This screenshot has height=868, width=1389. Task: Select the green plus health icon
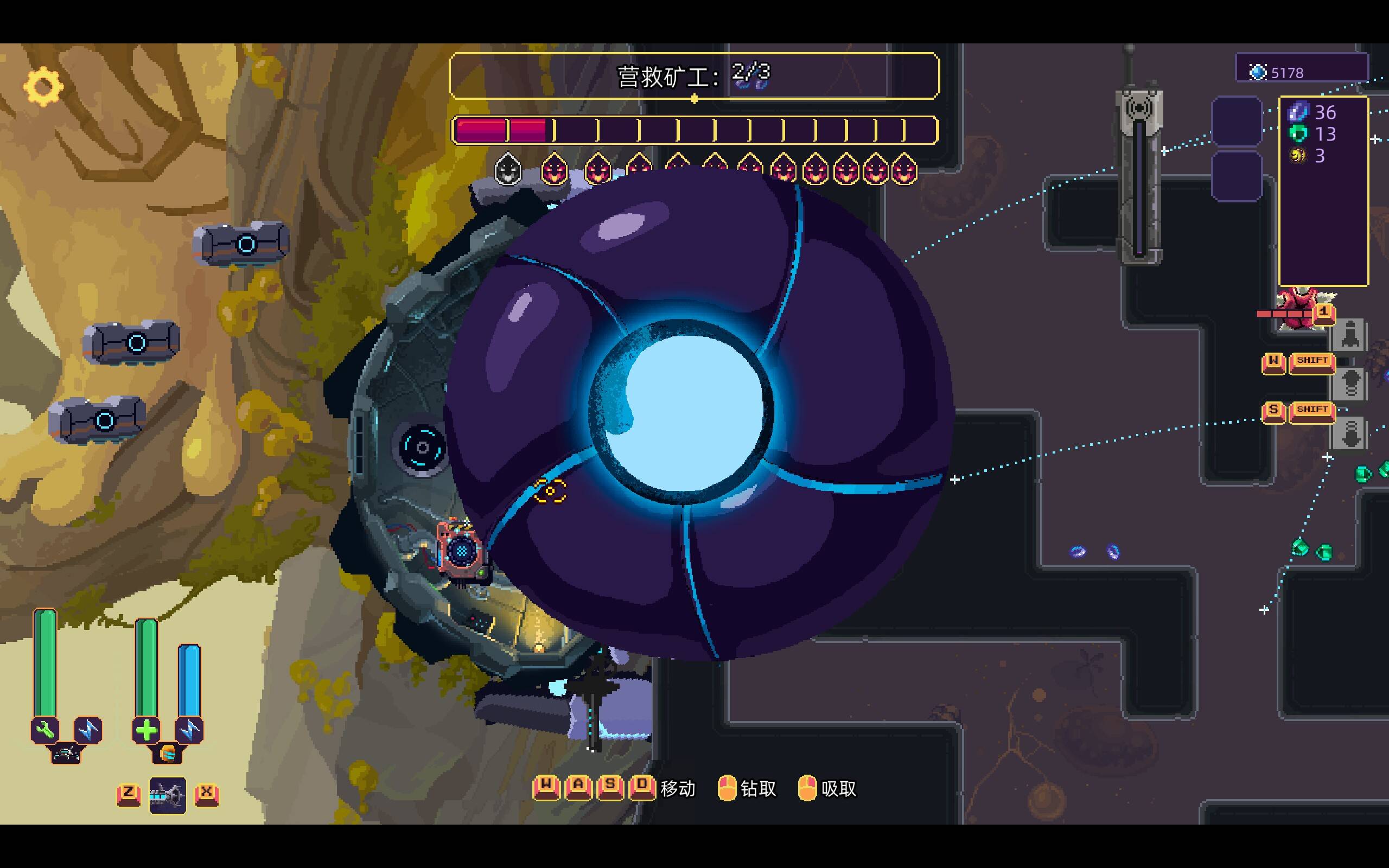[x=146, y=730]
